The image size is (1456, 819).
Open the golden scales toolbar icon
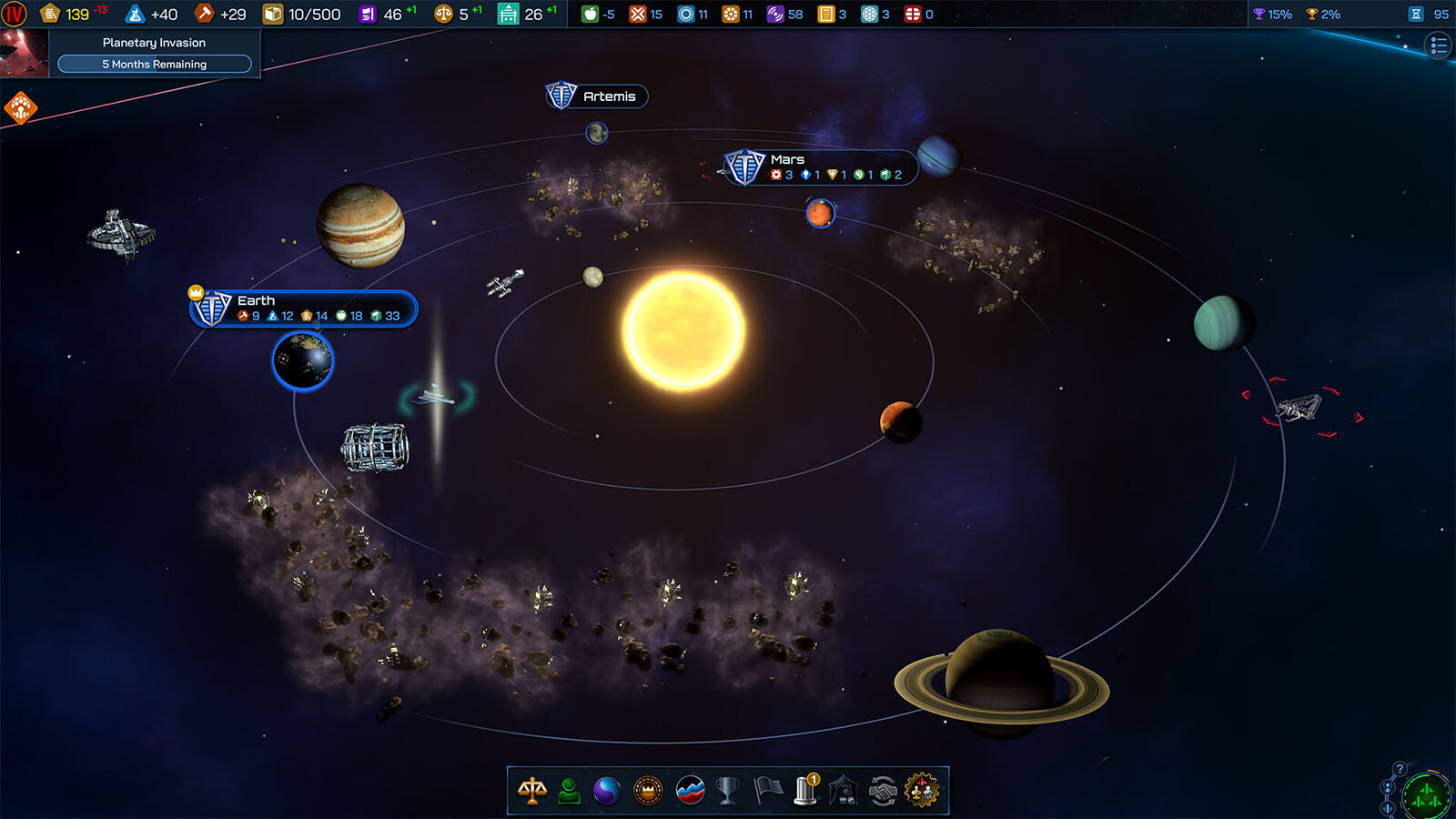point(532,791)
